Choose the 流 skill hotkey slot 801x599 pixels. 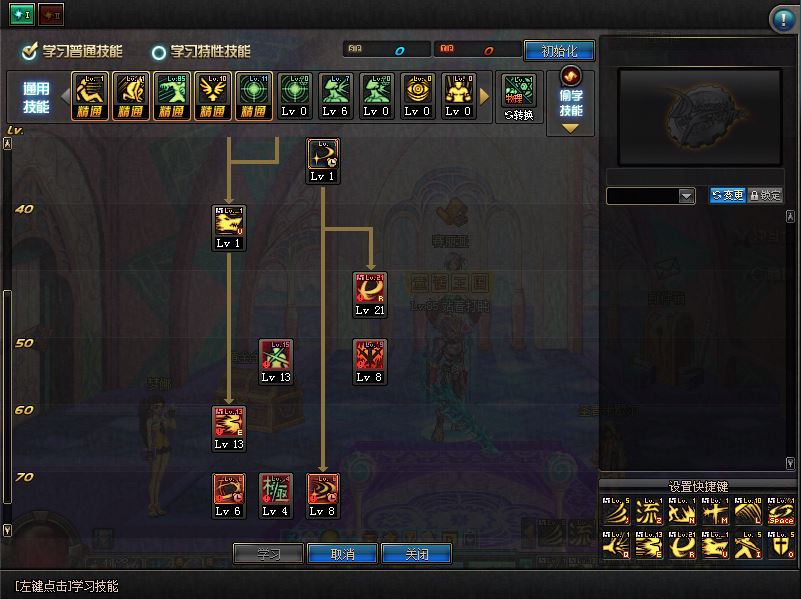[648, 513]
